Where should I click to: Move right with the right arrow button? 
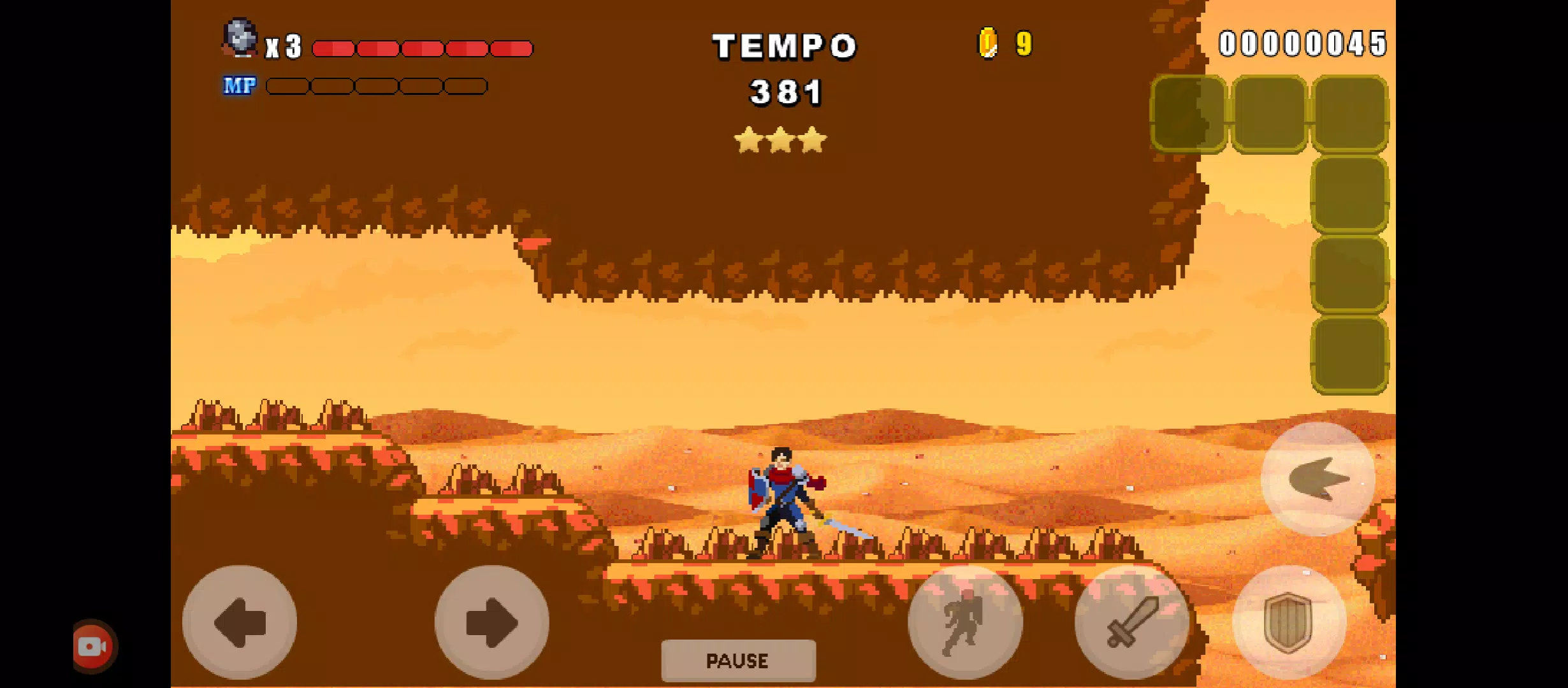(x=491, y=622)
